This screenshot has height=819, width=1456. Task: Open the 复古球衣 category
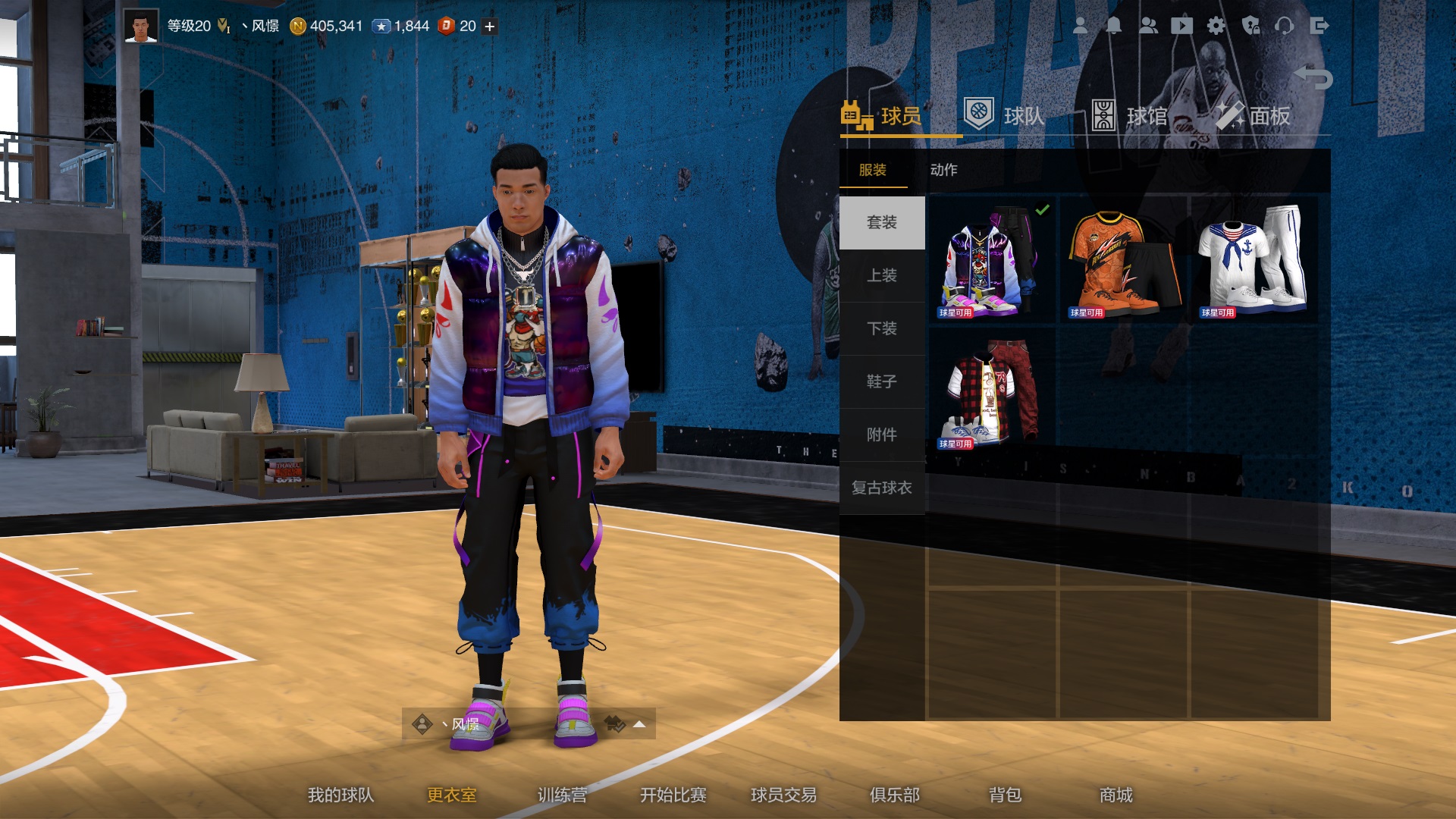(x=882, y=489)
